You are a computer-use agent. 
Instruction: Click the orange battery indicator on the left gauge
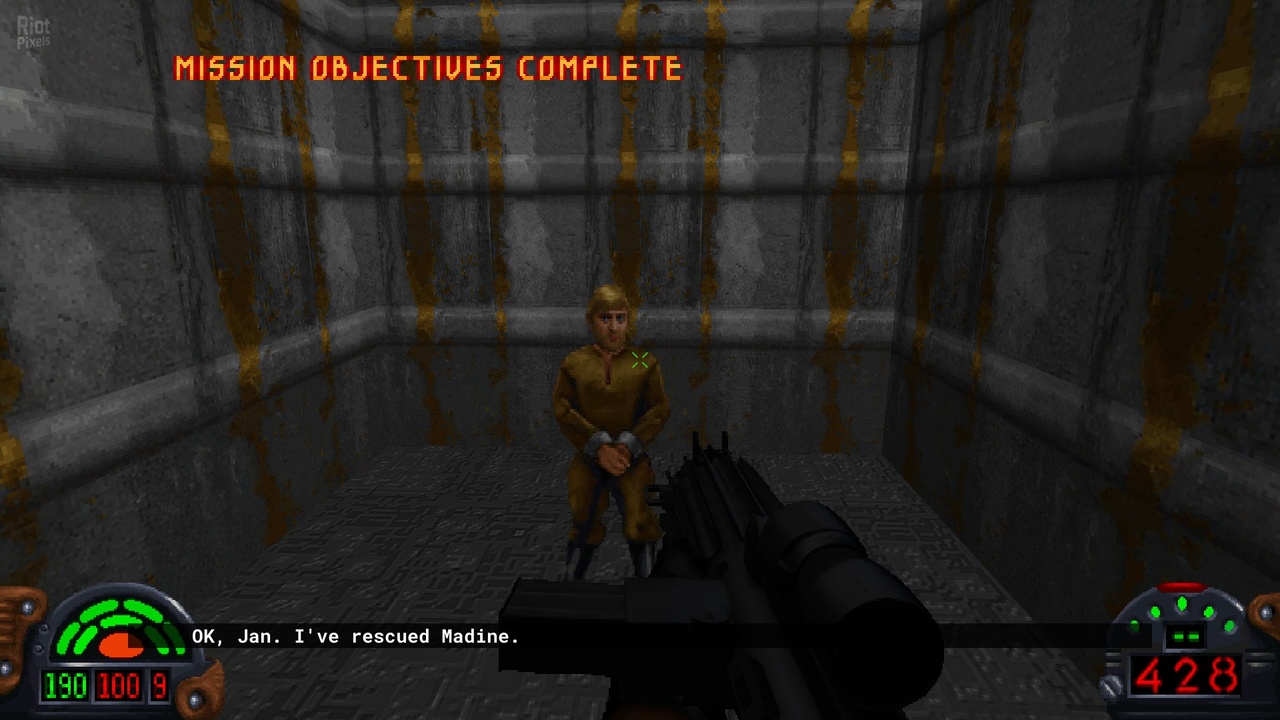pyautogui.click(x=119, y=645)
